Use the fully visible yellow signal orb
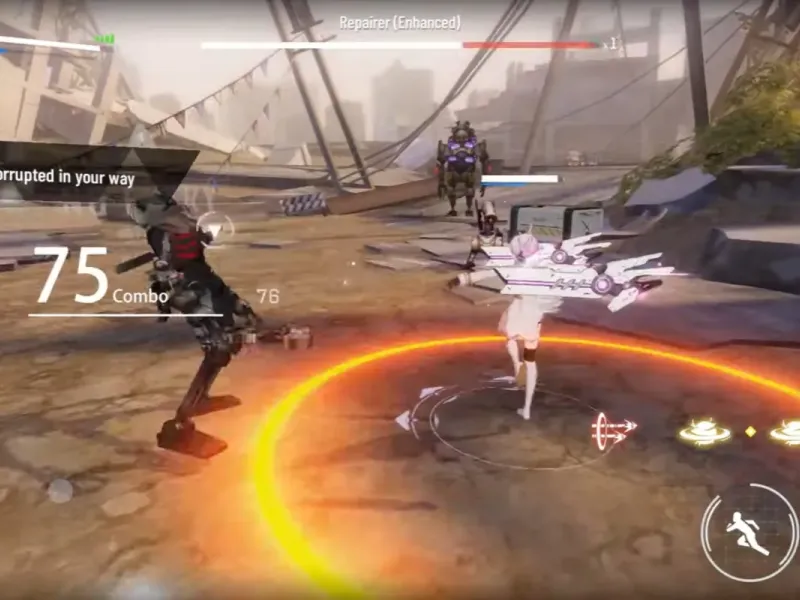This screenshot has height=600, width=800. [705, 432]
